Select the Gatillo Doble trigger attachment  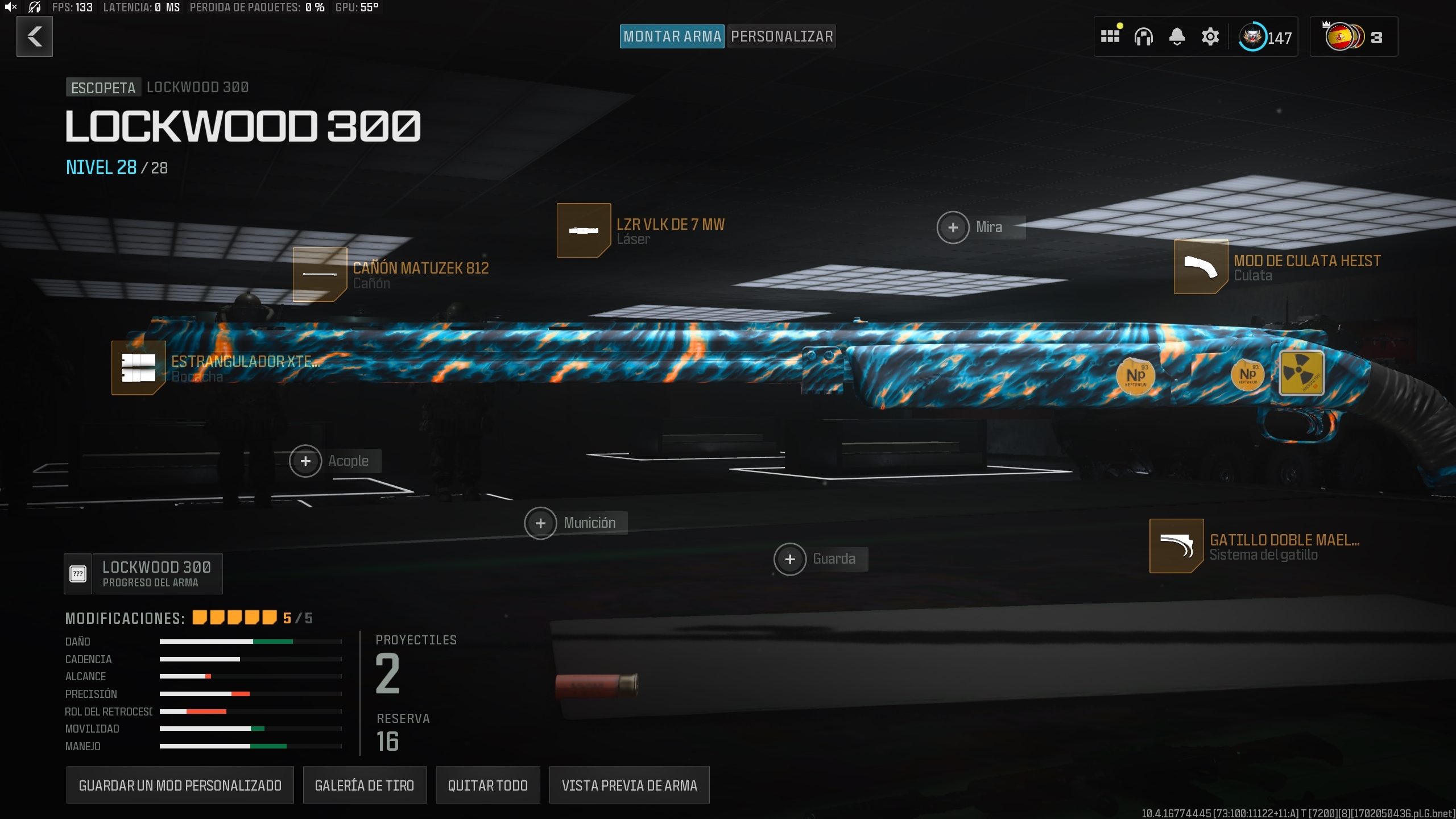[1176, 546]
